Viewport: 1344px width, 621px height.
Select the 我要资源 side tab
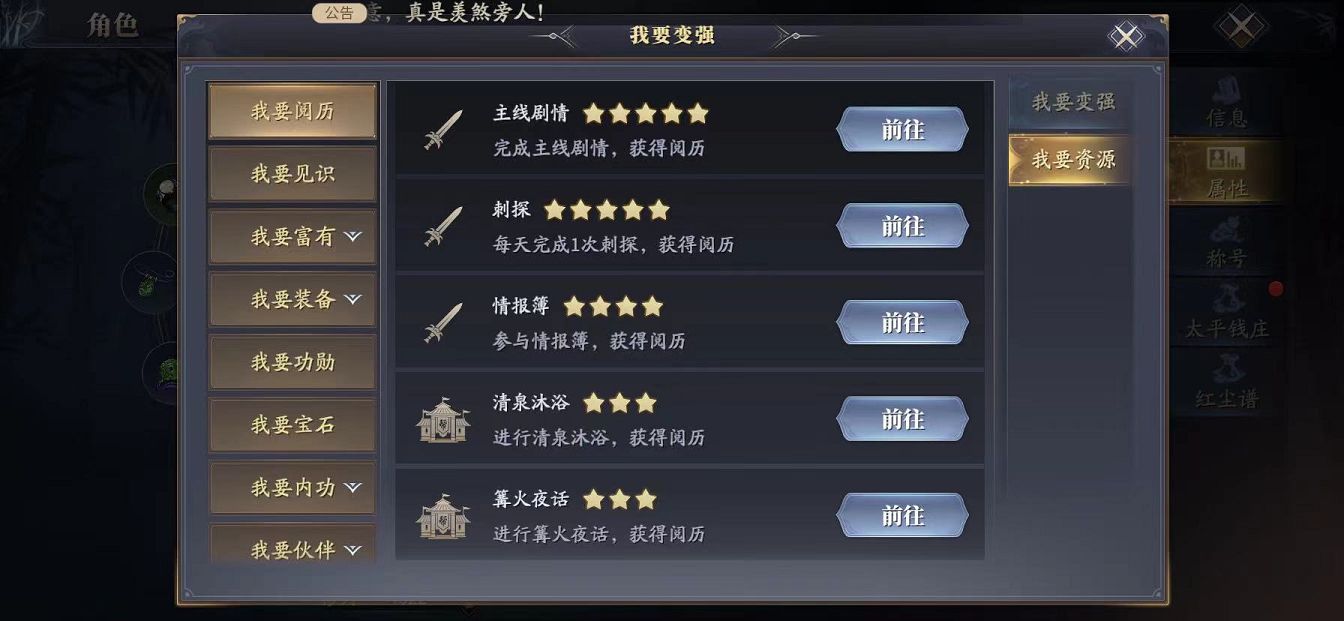[1072, 160]
